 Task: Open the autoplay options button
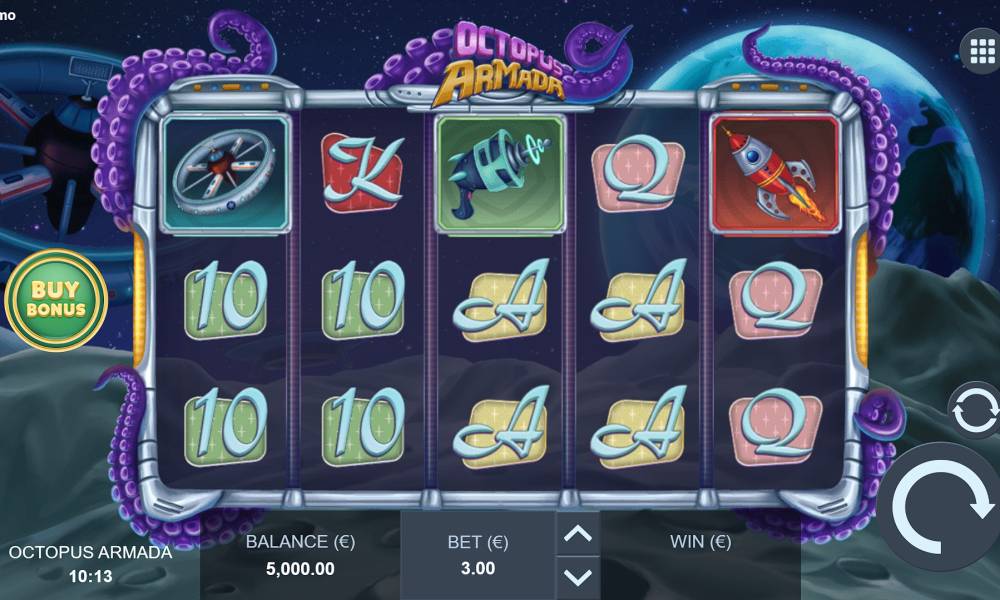pyautogui.click(x=975, y=409)
